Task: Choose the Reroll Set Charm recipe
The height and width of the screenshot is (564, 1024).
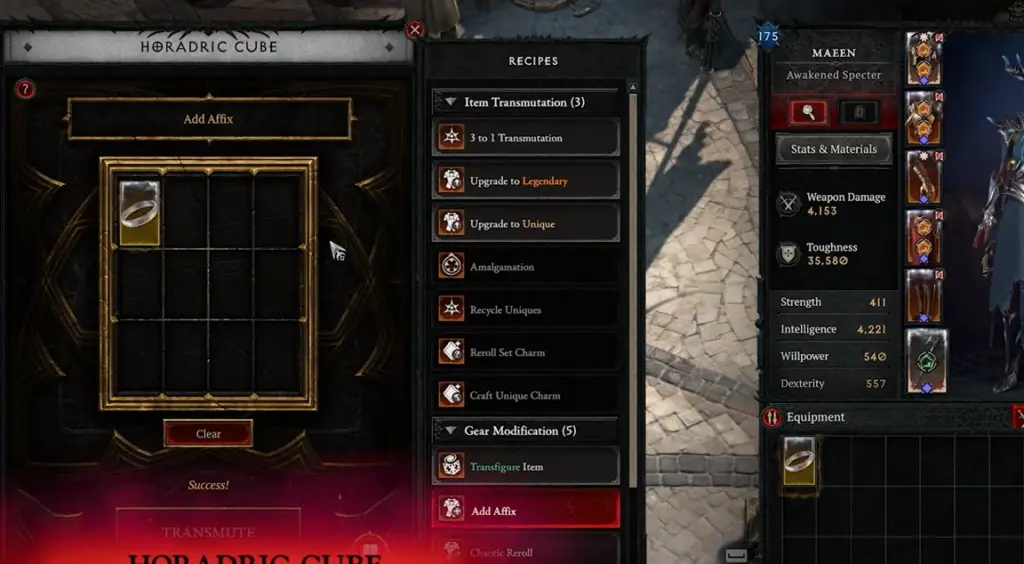Action: [526, 352]
